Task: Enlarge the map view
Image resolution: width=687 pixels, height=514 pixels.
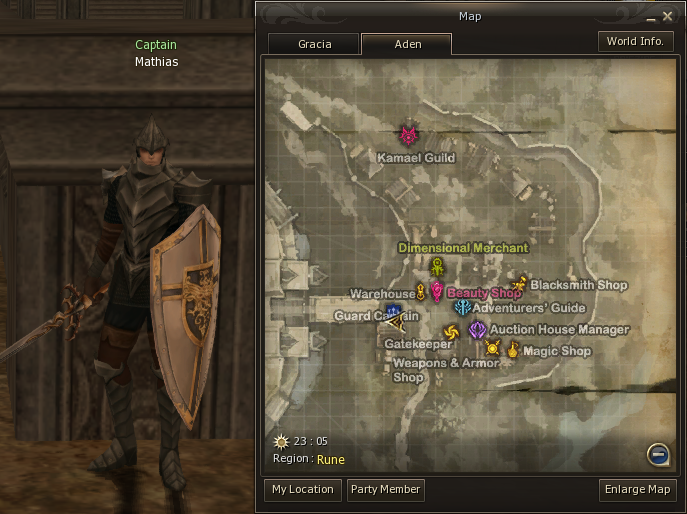Action: coord(637,489)
